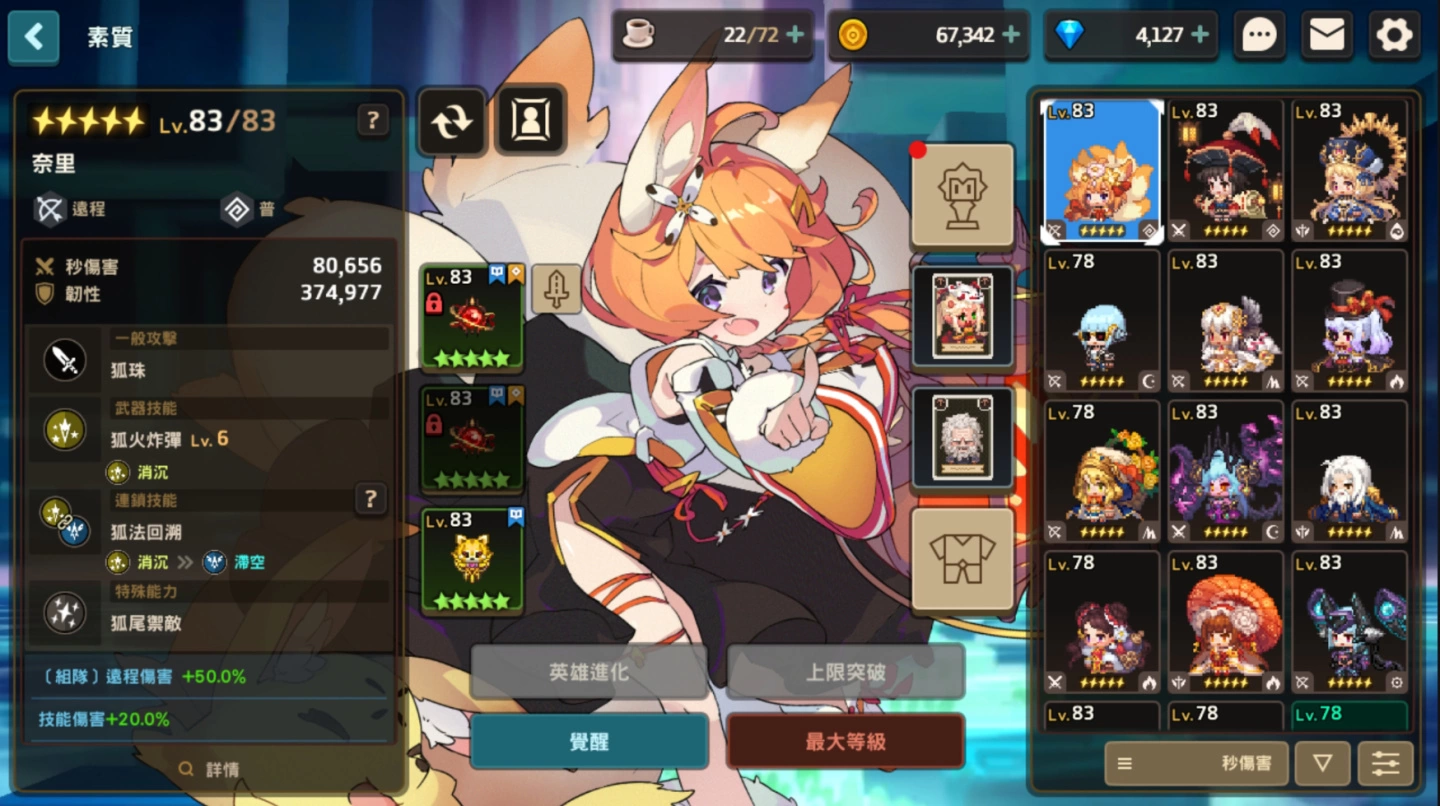Open the trophy slot with red dot
Screen dimensions: 1440x806
[x=962, y=196]
